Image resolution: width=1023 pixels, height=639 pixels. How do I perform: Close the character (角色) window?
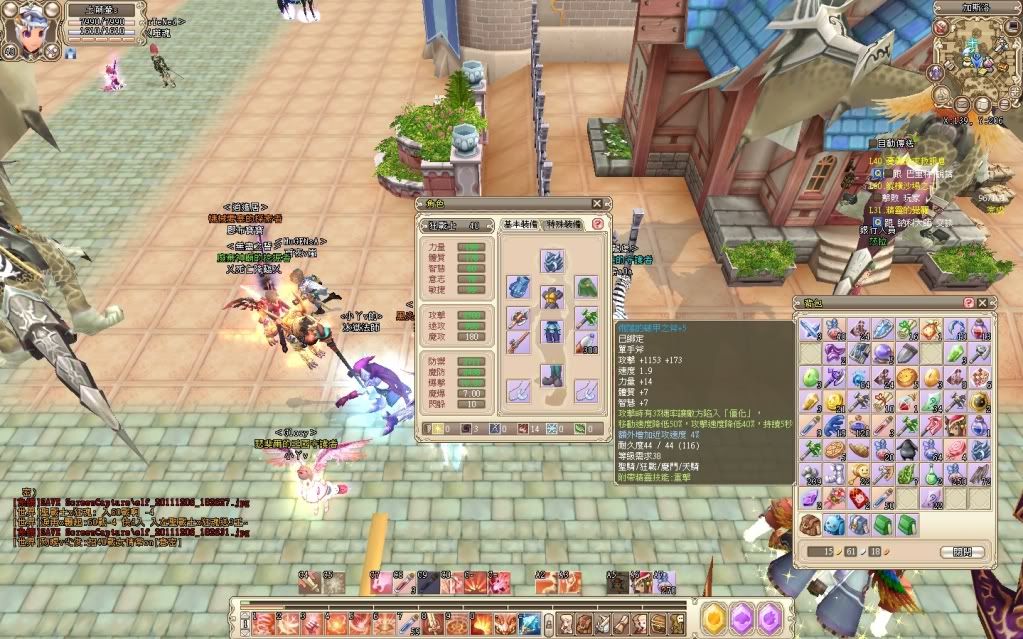click(597, 204)
